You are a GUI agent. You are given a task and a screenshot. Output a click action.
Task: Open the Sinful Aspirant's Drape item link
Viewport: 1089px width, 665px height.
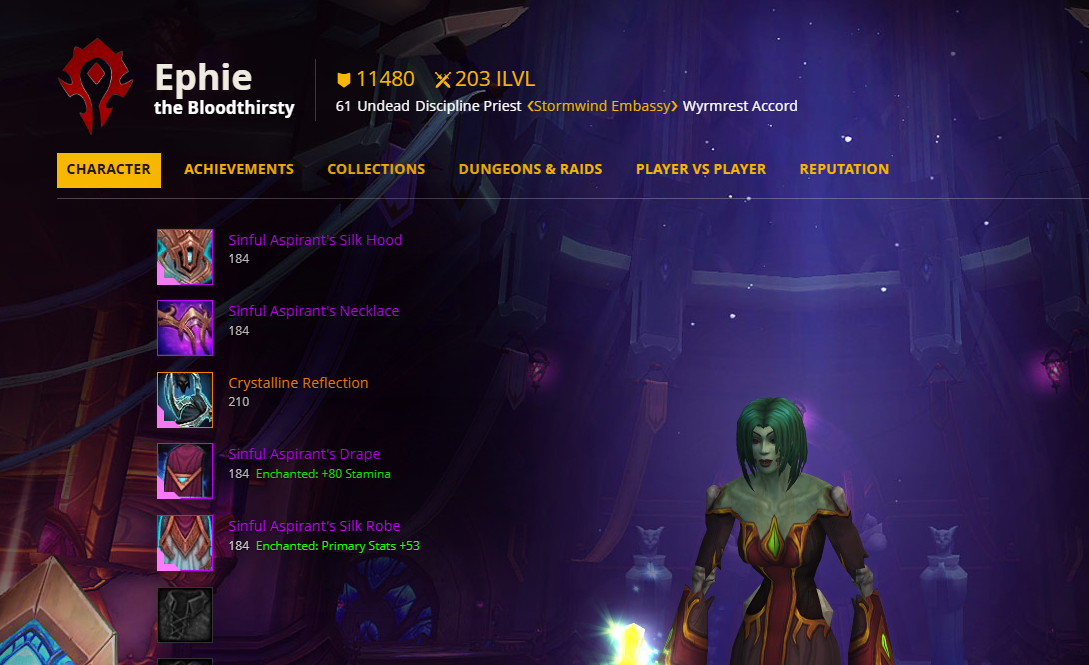point(304,454)
